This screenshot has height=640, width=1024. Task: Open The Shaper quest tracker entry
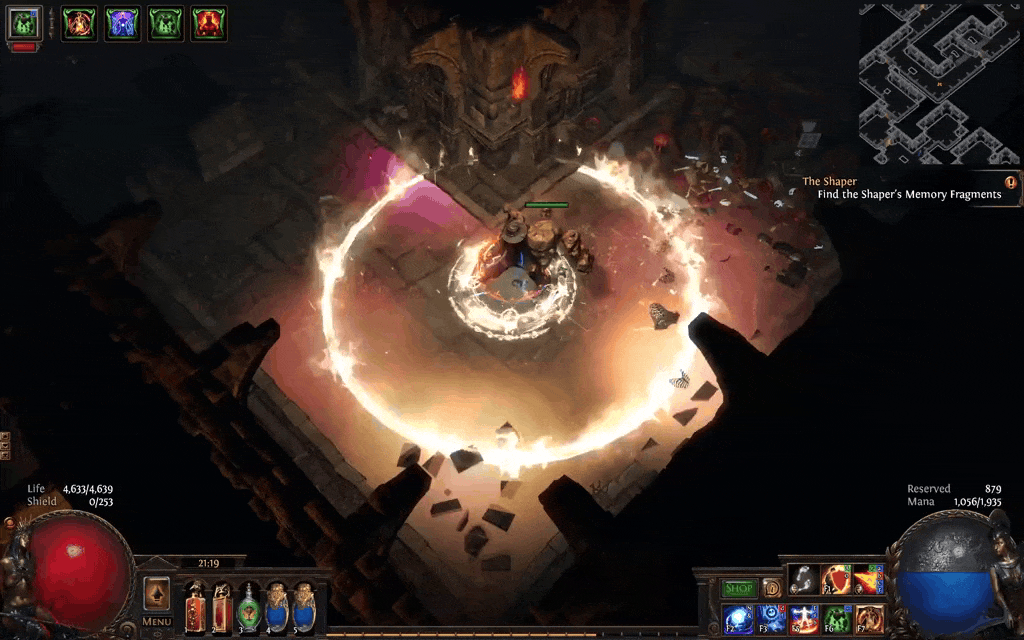pos(908,188)
